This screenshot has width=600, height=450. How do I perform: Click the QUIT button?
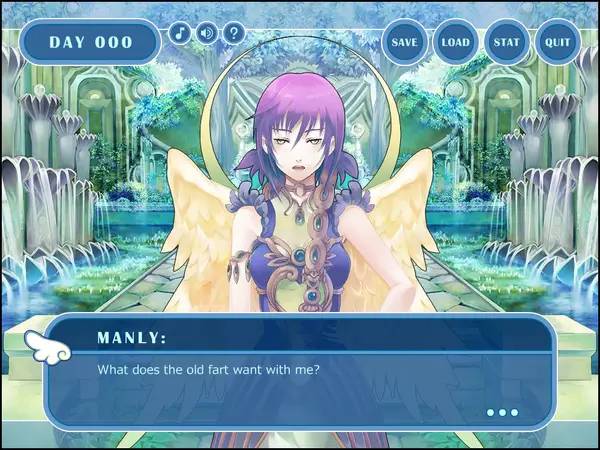tap(558, 43)
